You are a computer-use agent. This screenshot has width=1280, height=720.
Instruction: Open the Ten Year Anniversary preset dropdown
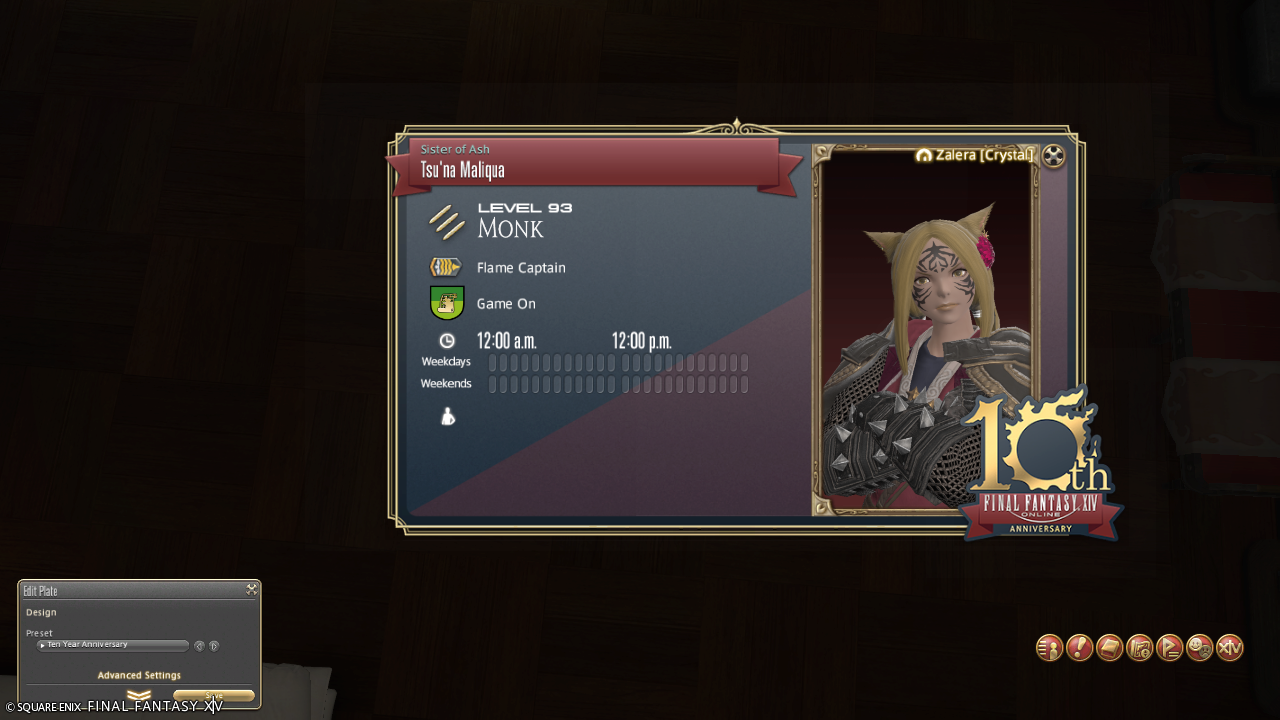point(113,645)
